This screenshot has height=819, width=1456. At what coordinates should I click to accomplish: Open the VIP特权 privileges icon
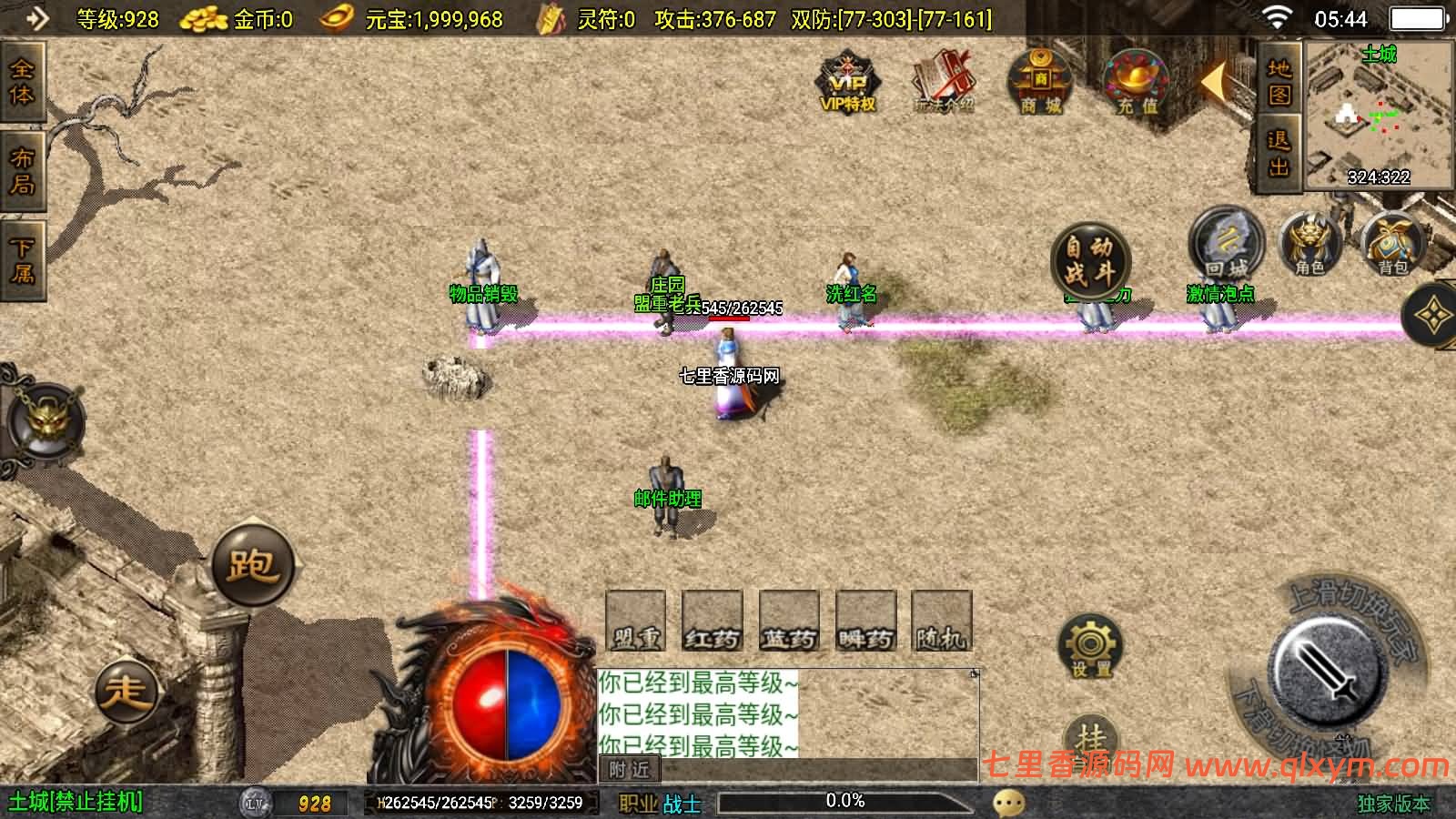click(x=848, y=83)
